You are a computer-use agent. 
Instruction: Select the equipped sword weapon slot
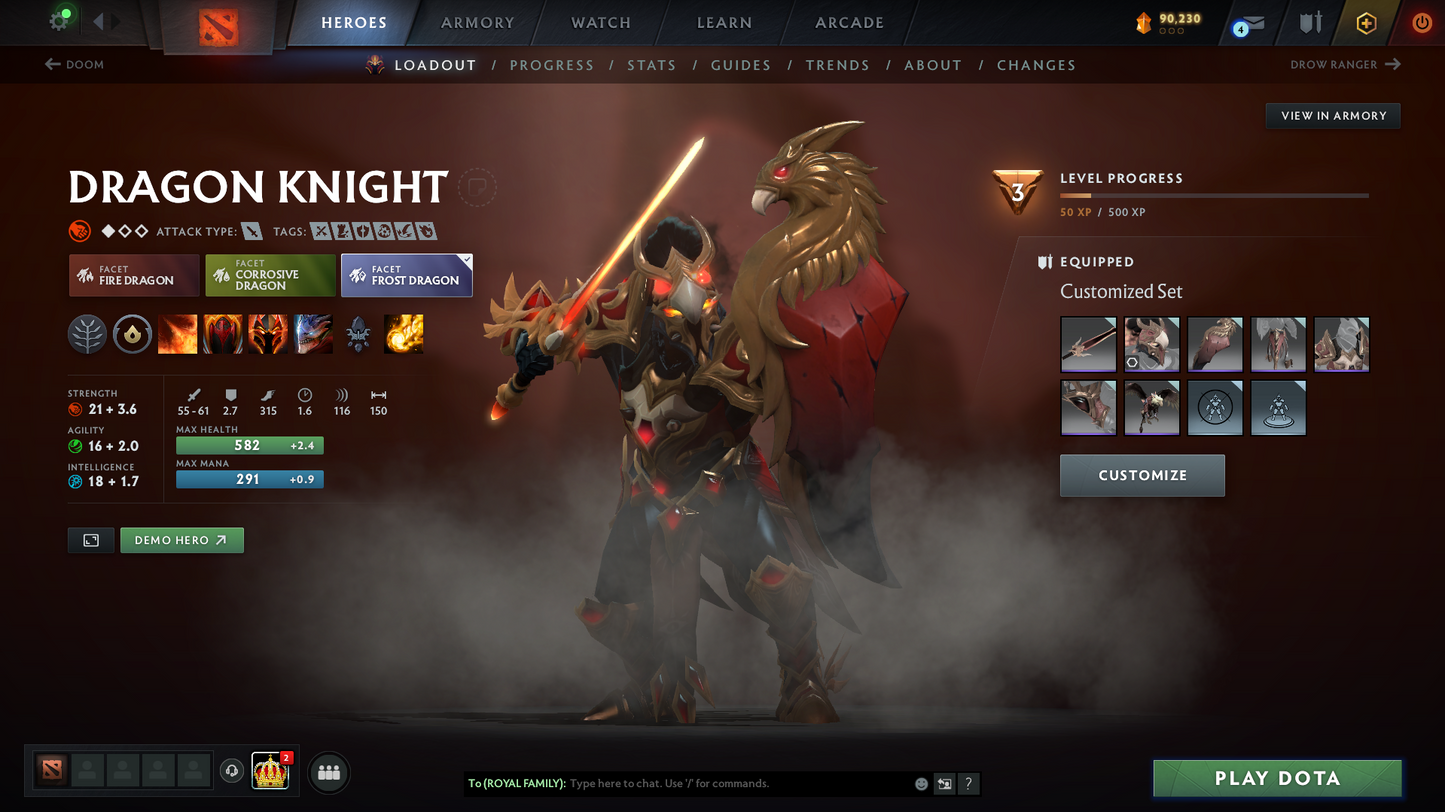[1088, 344]
